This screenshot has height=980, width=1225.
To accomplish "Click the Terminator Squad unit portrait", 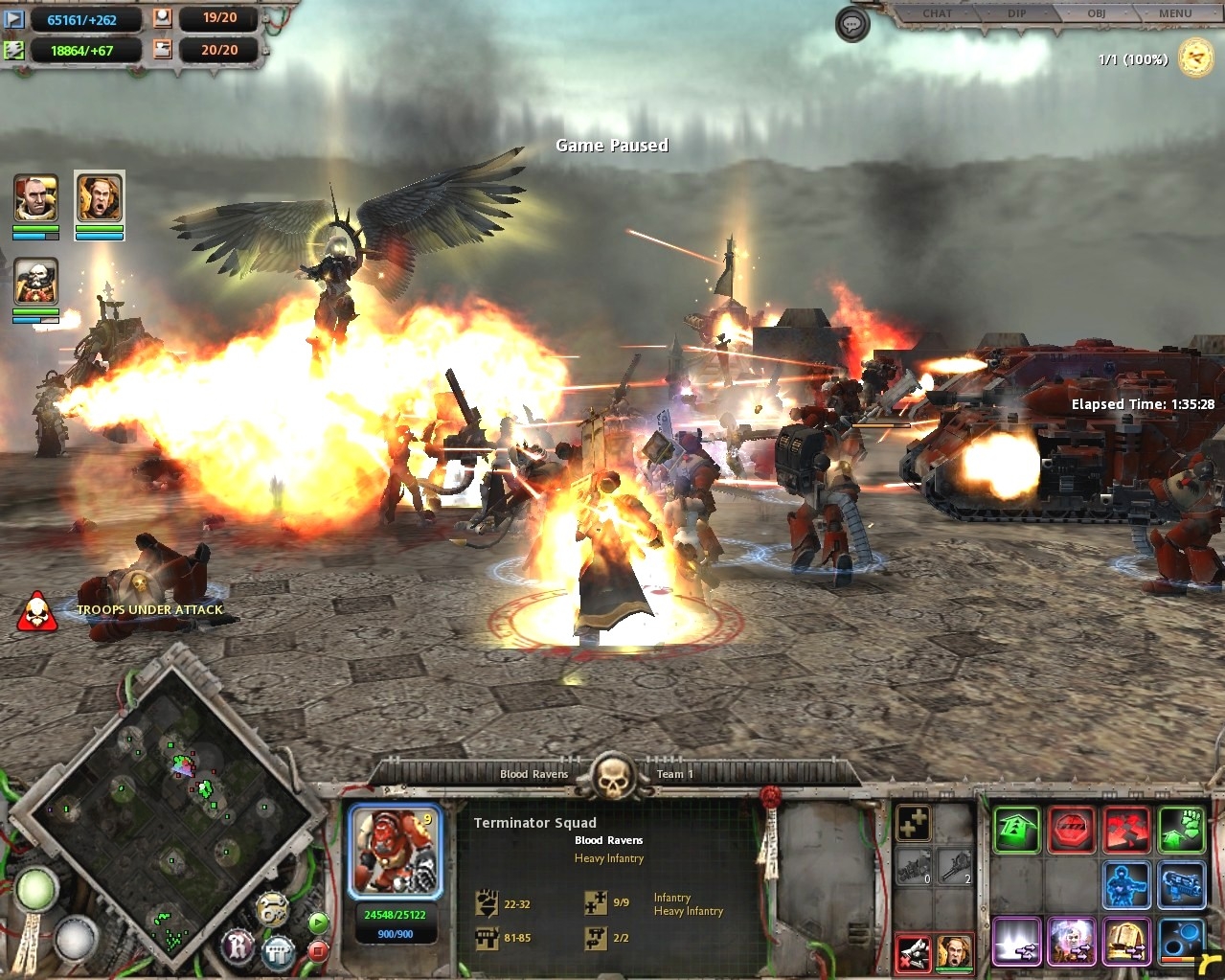I will 396,851.
